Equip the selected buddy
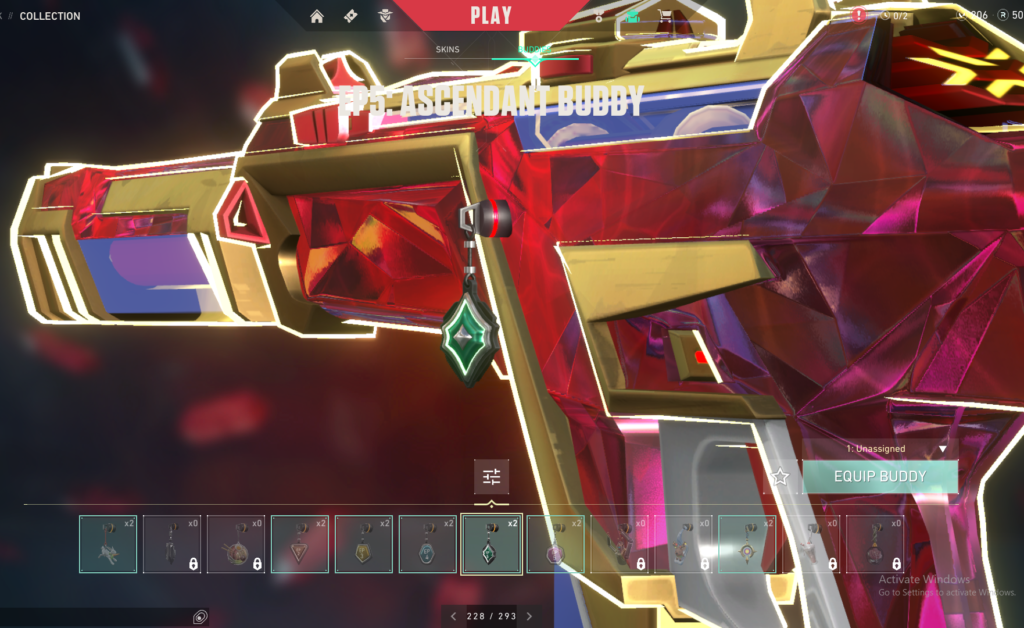This screenshot has height=628, width=1024. click(x=880, y=477)
